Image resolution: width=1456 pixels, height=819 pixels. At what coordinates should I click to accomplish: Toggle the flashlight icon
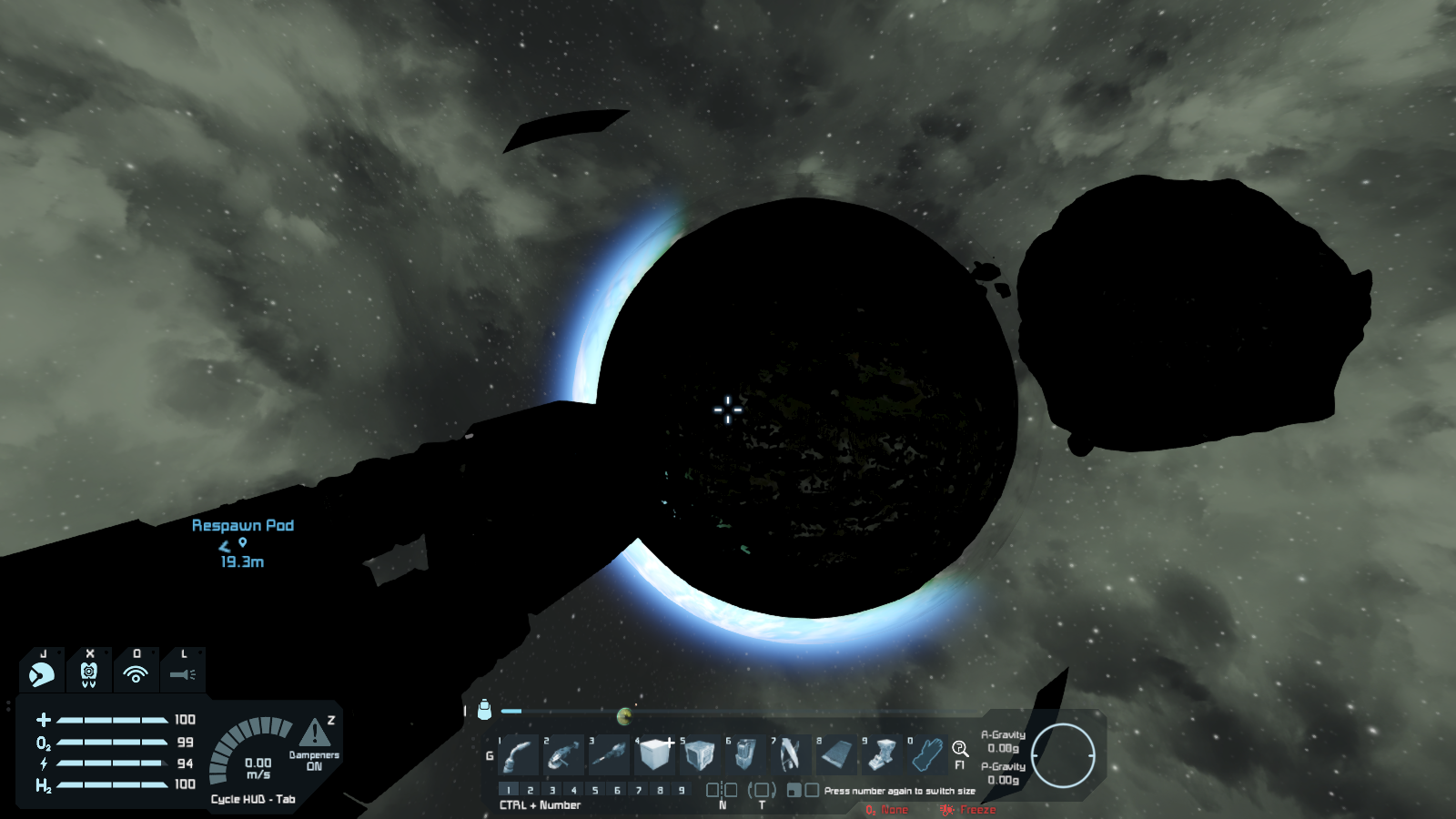click(183, 674)
